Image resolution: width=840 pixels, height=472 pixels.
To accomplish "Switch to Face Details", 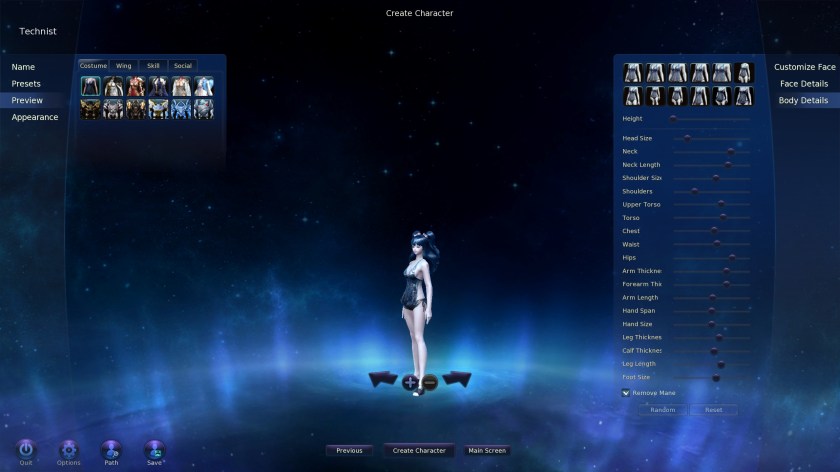I will 804,84.
